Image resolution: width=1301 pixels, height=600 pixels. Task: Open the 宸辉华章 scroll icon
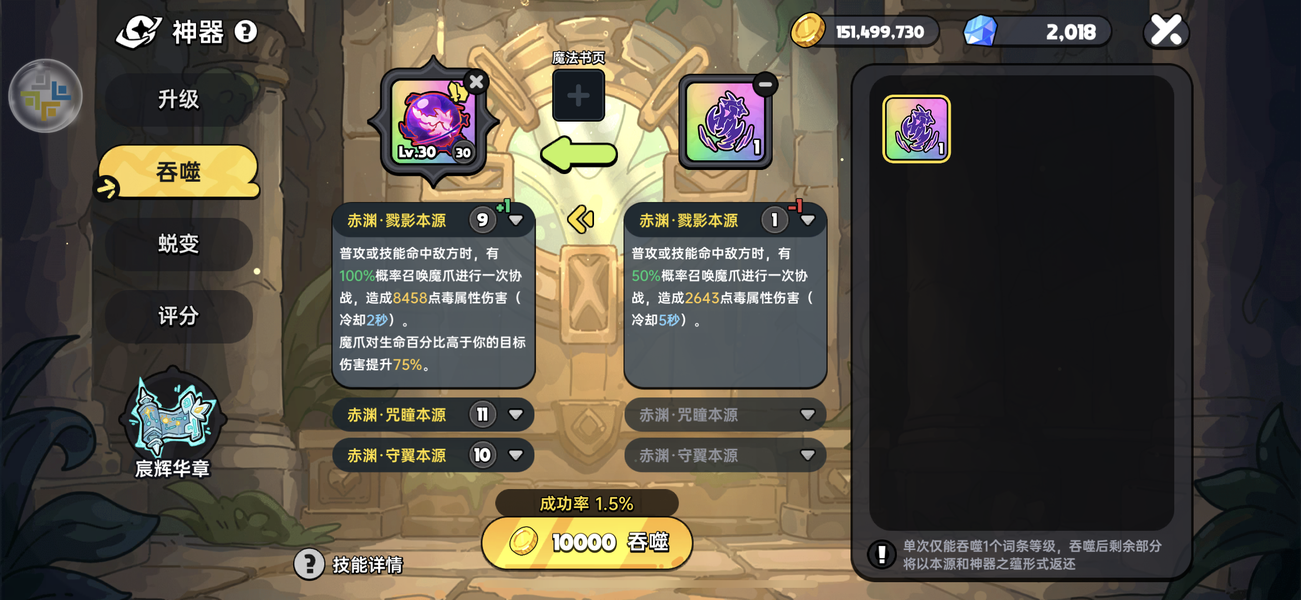coord(172,422)
